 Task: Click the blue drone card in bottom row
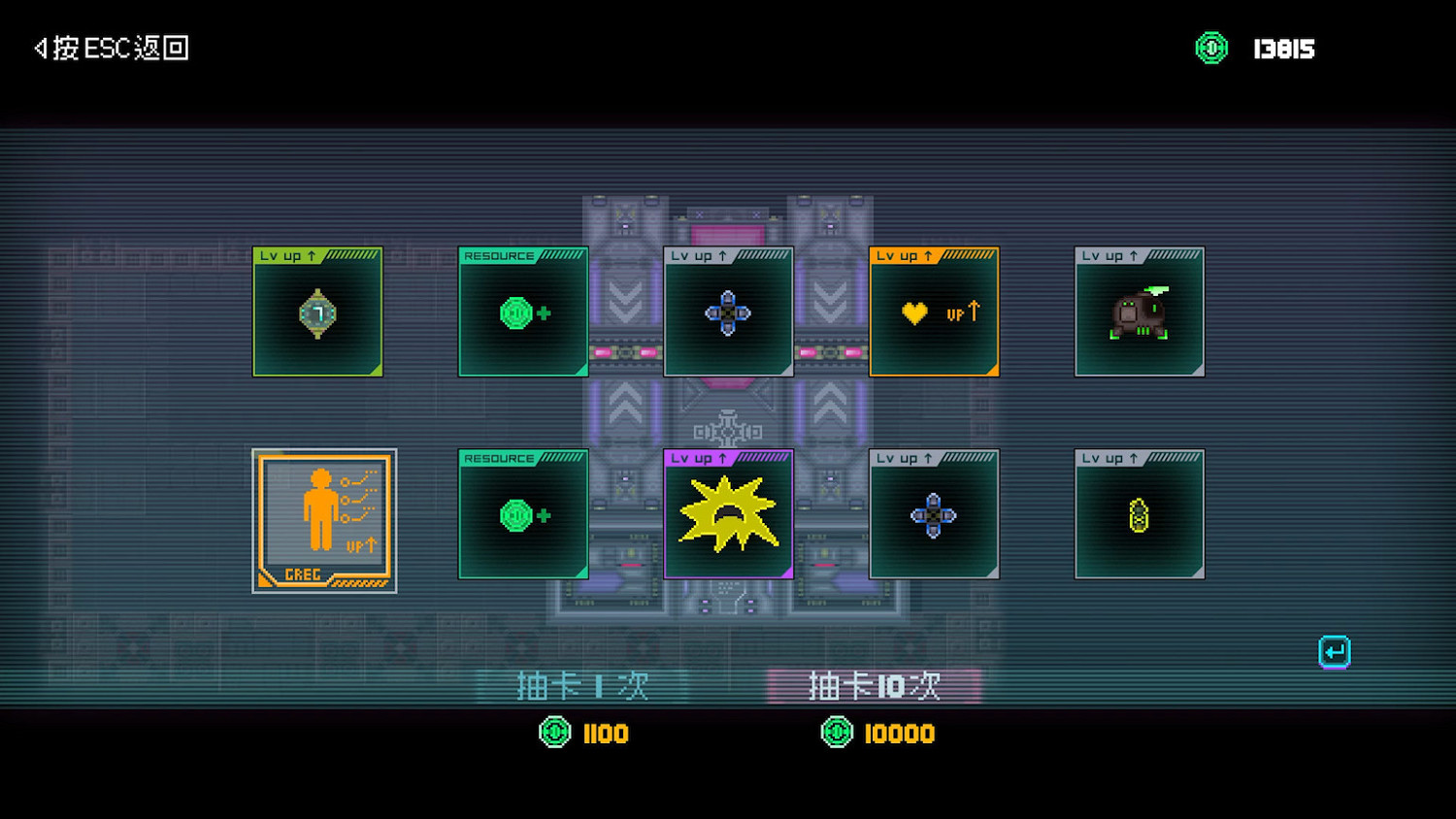934,515
